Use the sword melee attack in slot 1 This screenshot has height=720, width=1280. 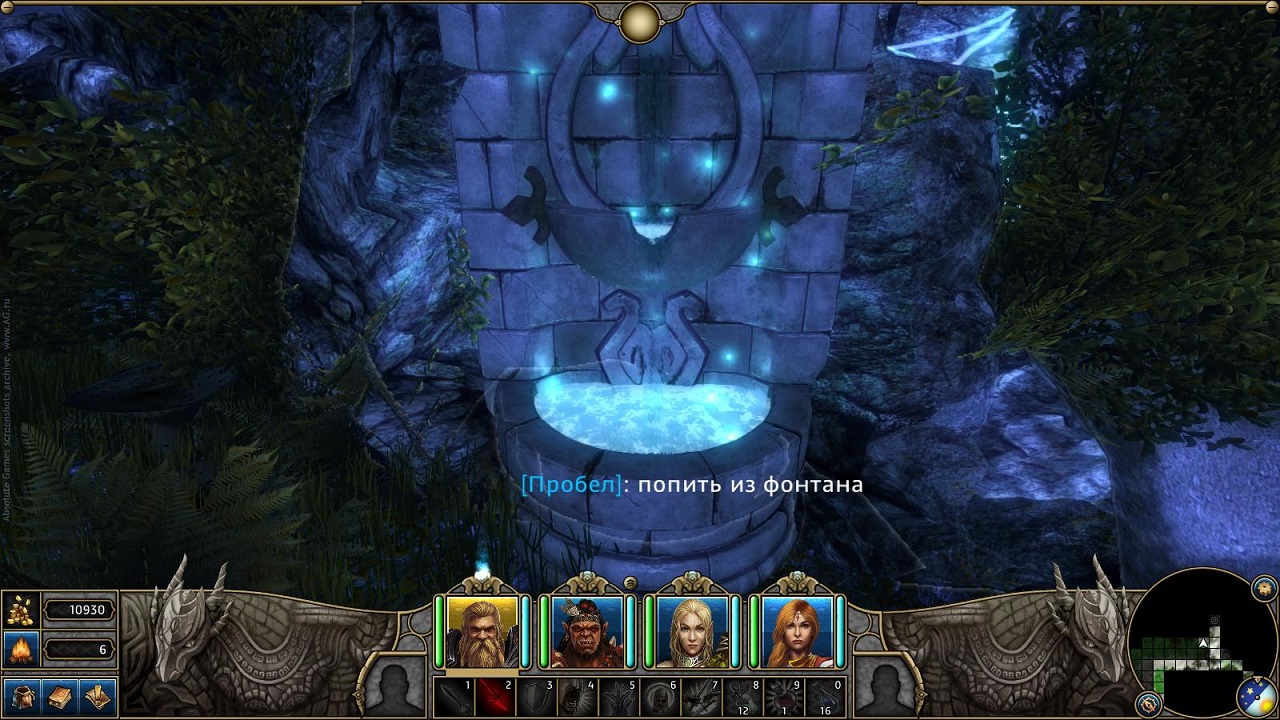pos(452,696)
